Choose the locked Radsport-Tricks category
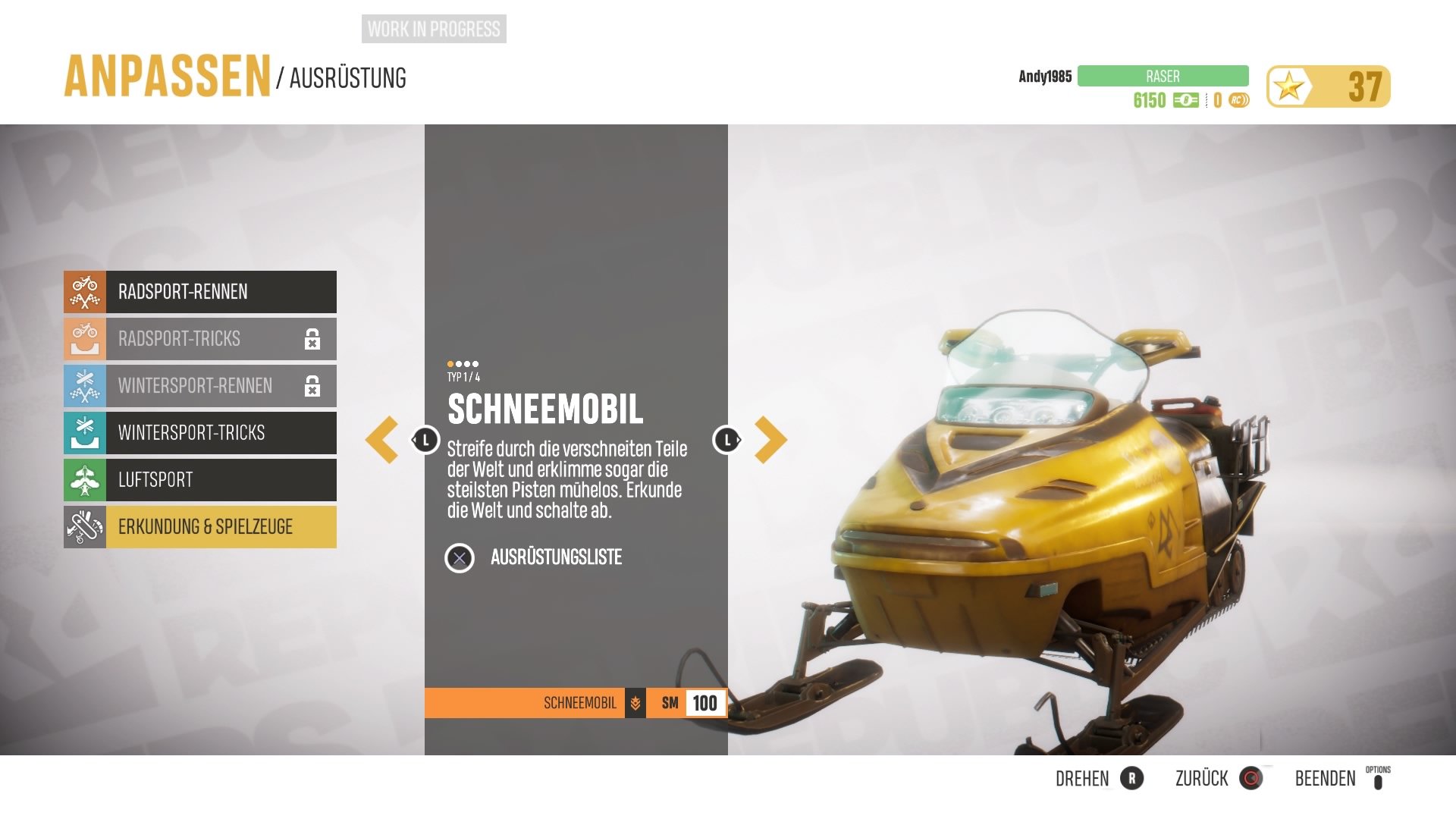 tap(200, 339)
